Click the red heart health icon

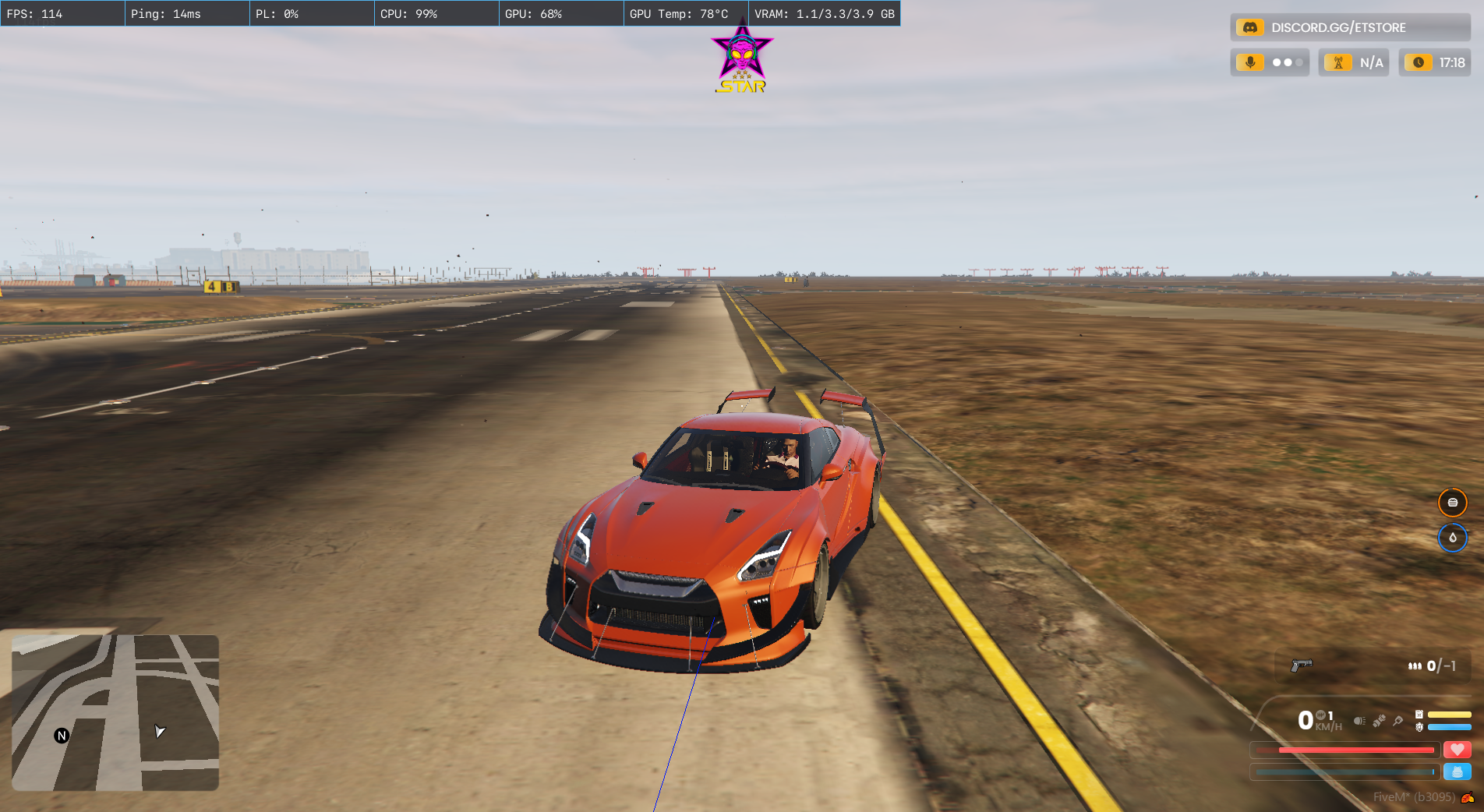point(1457,750)
